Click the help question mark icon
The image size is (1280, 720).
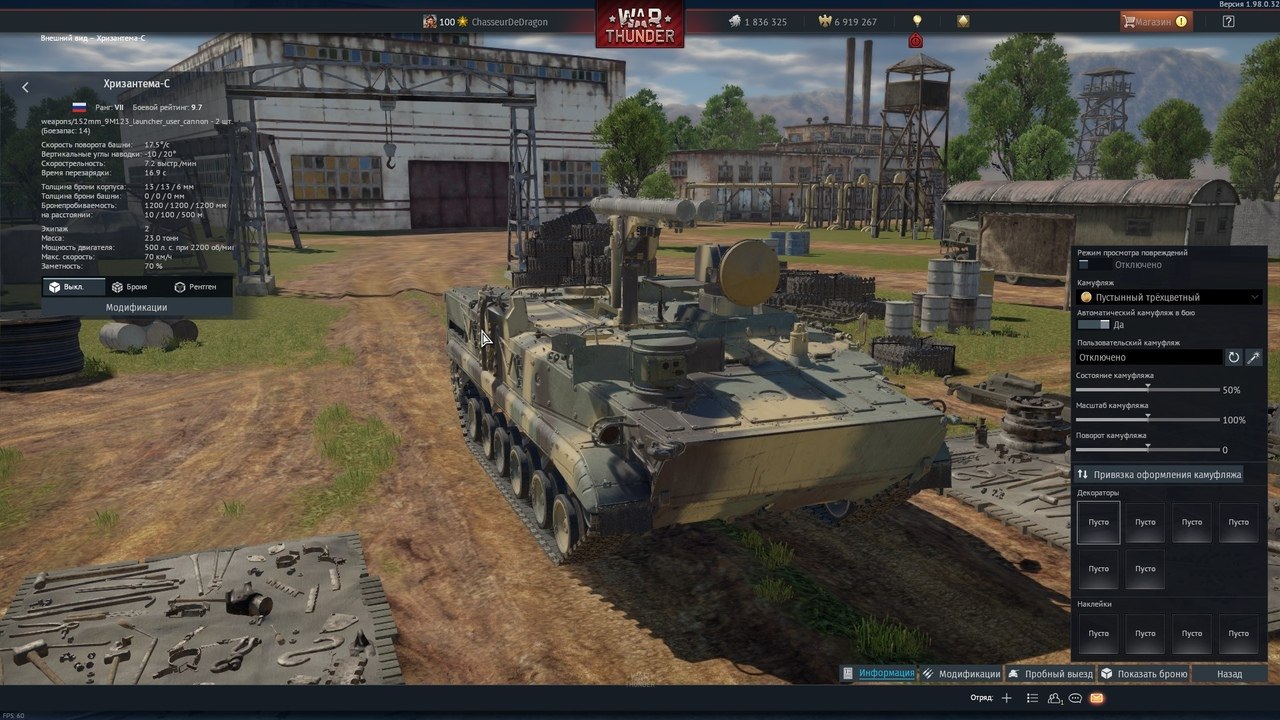pos(1228,21)
